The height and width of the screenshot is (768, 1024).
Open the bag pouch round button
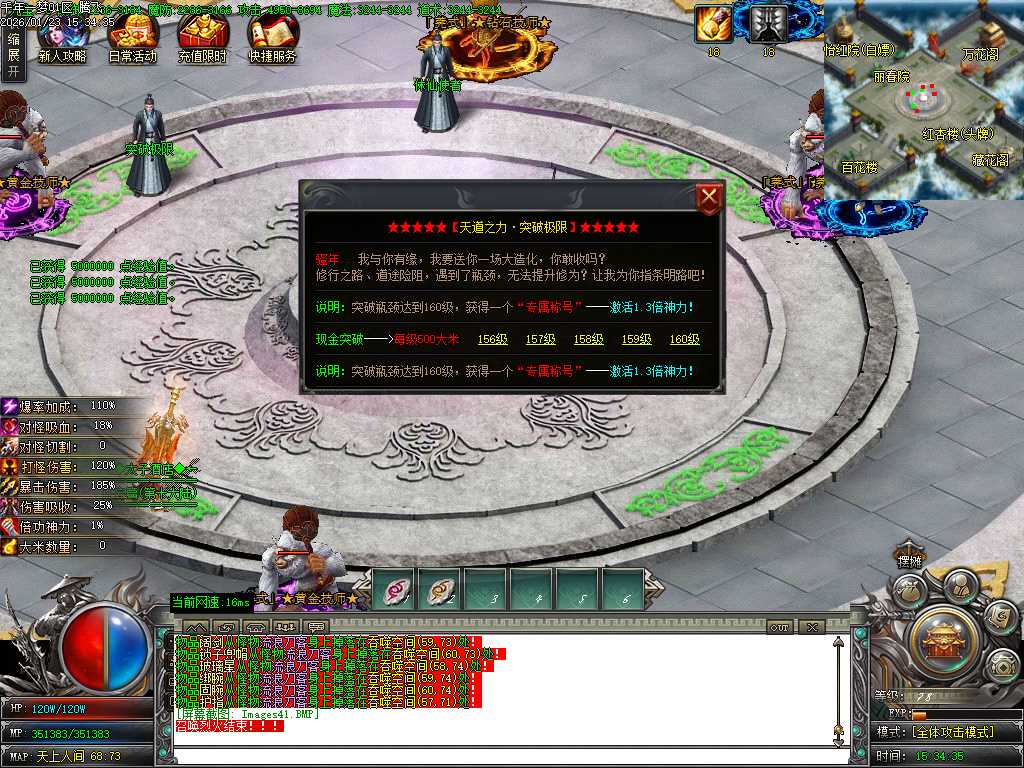point(908,591)
